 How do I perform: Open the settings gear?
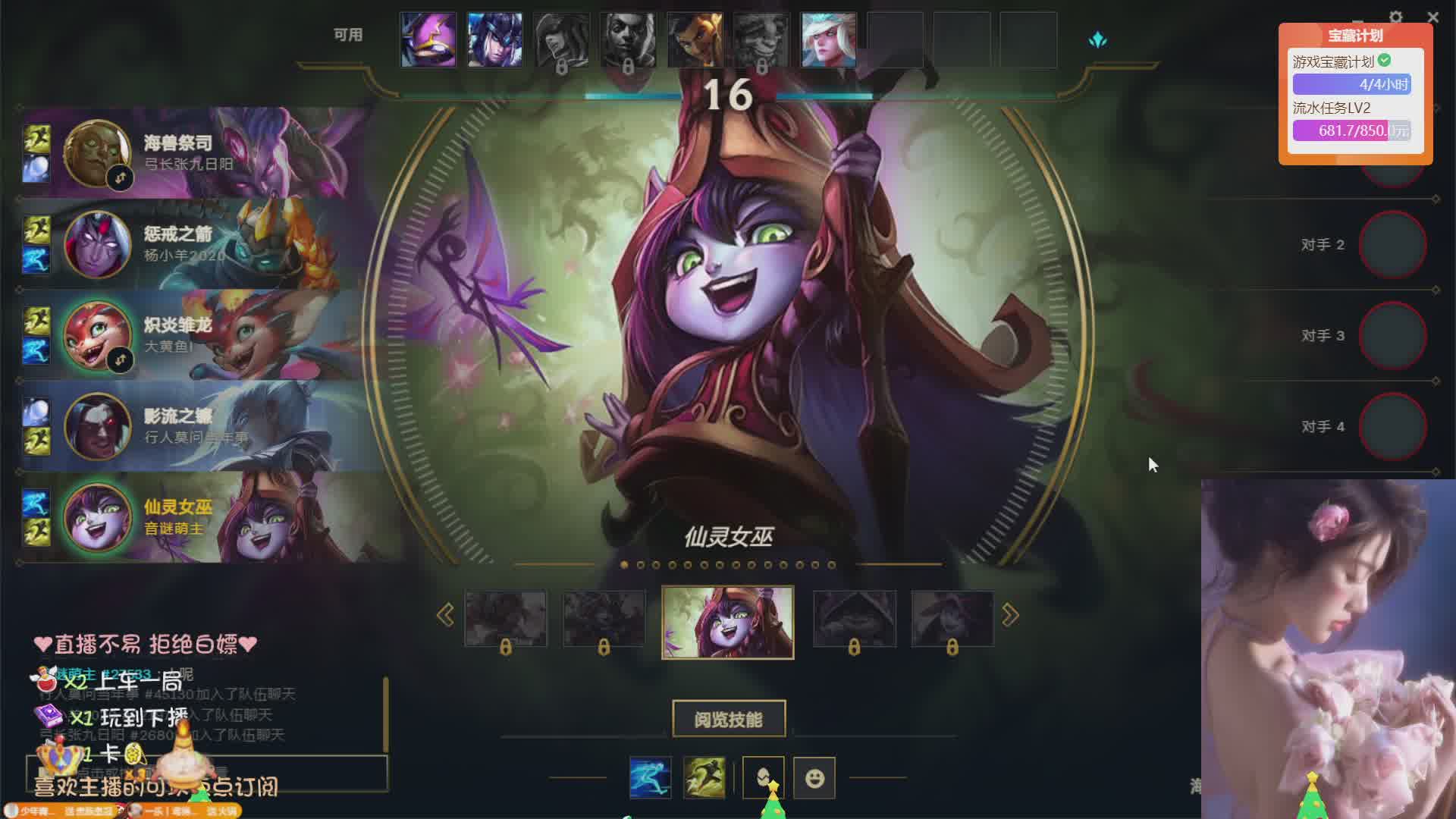1395,17
